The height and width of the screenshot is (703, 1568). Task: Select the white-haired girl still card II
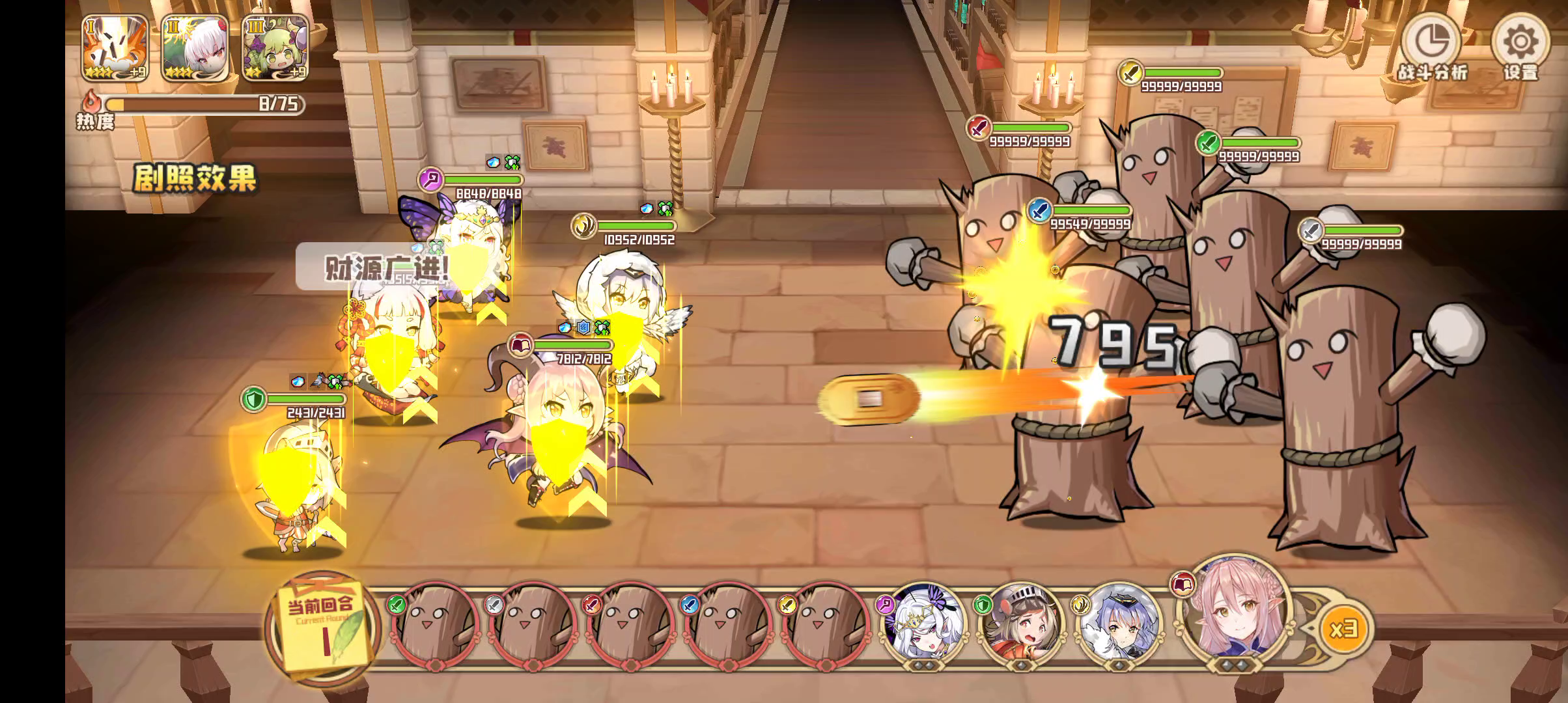[195, 48]
